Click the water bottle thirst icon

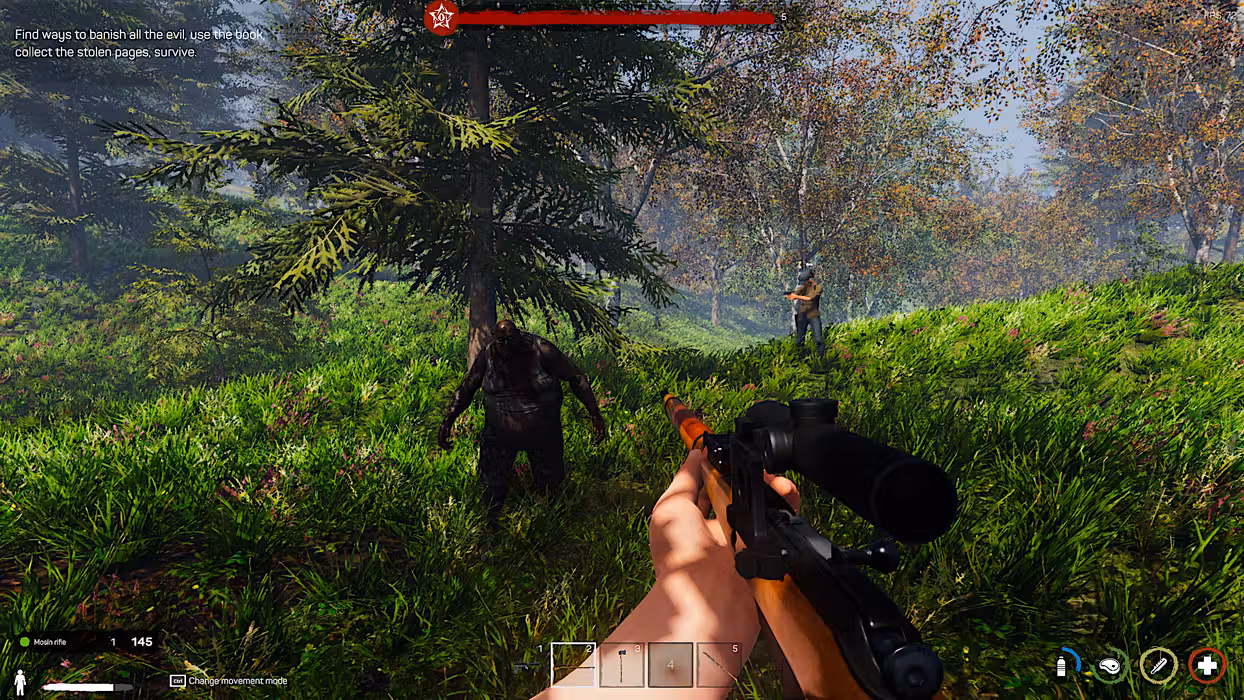point(1063,665)
